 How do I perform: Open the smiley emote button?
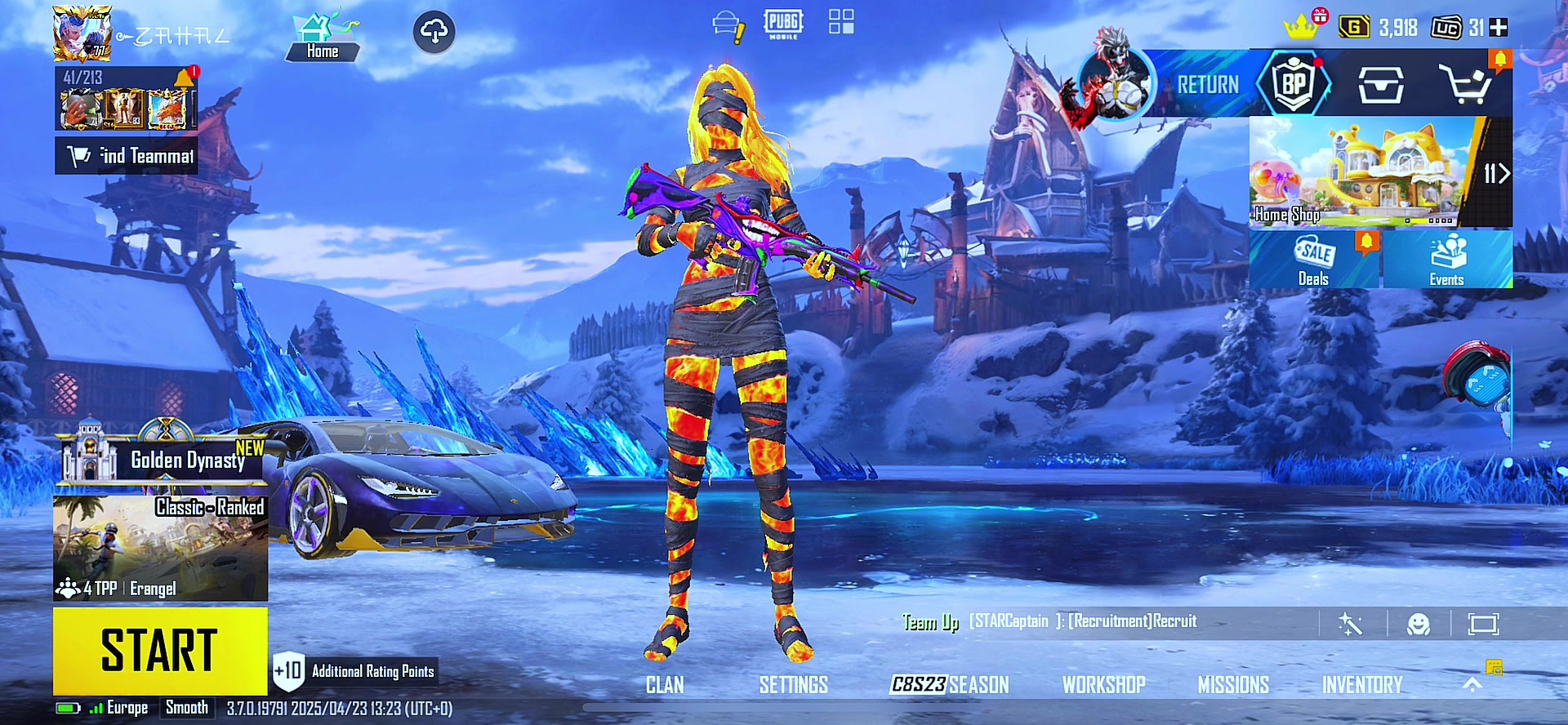tap(1419, 625)
